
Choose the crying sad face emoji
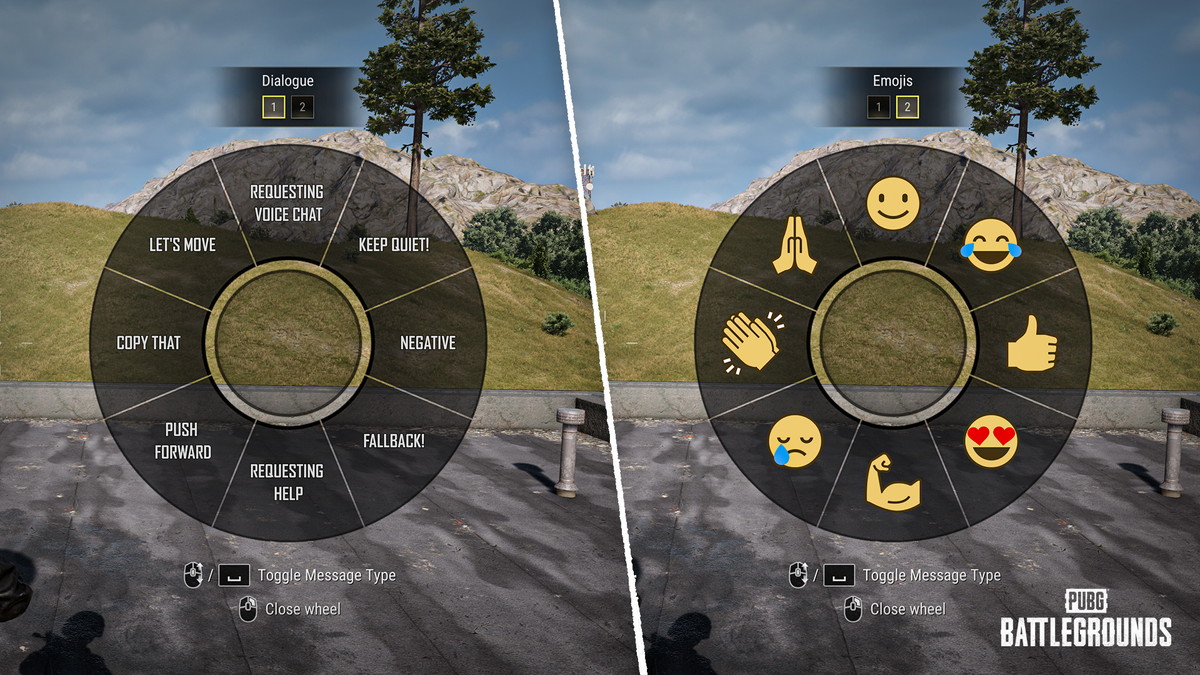click(x=795, y=441)
